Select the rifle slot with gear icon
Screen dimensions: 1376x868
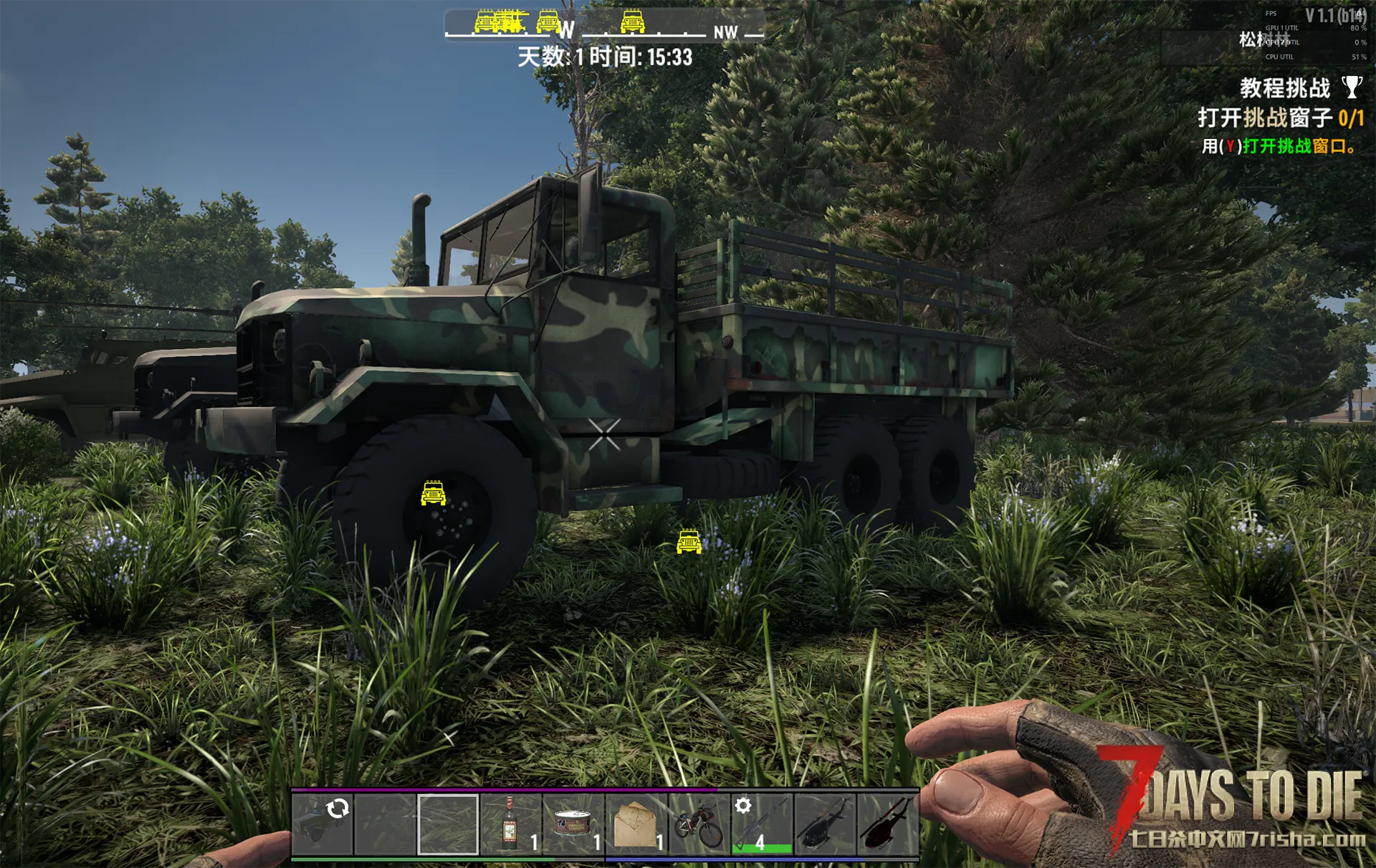[761, 824]
